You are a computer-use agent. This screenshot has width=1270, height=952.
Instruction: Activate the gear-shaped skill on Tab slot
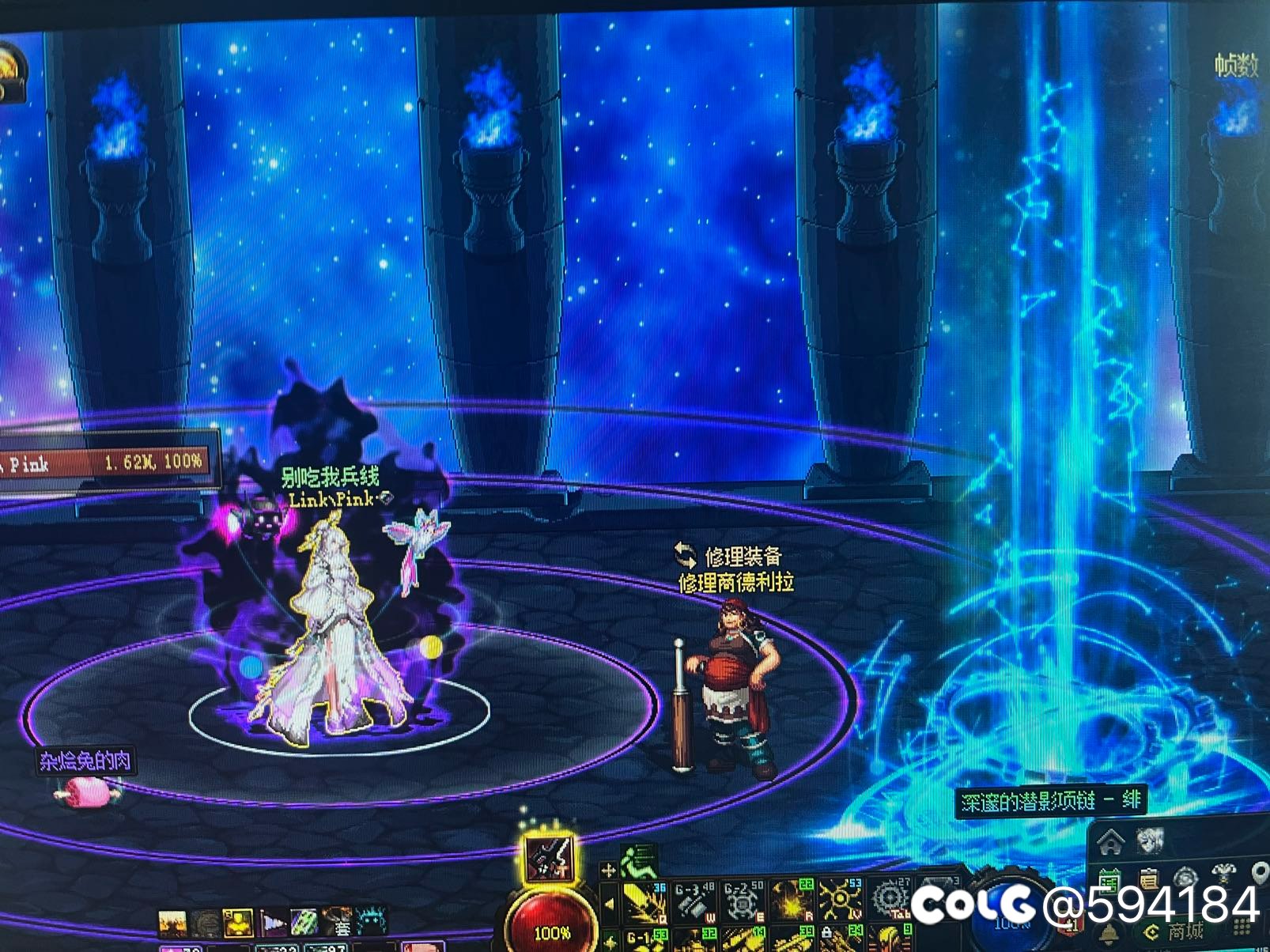pos(890,900)
